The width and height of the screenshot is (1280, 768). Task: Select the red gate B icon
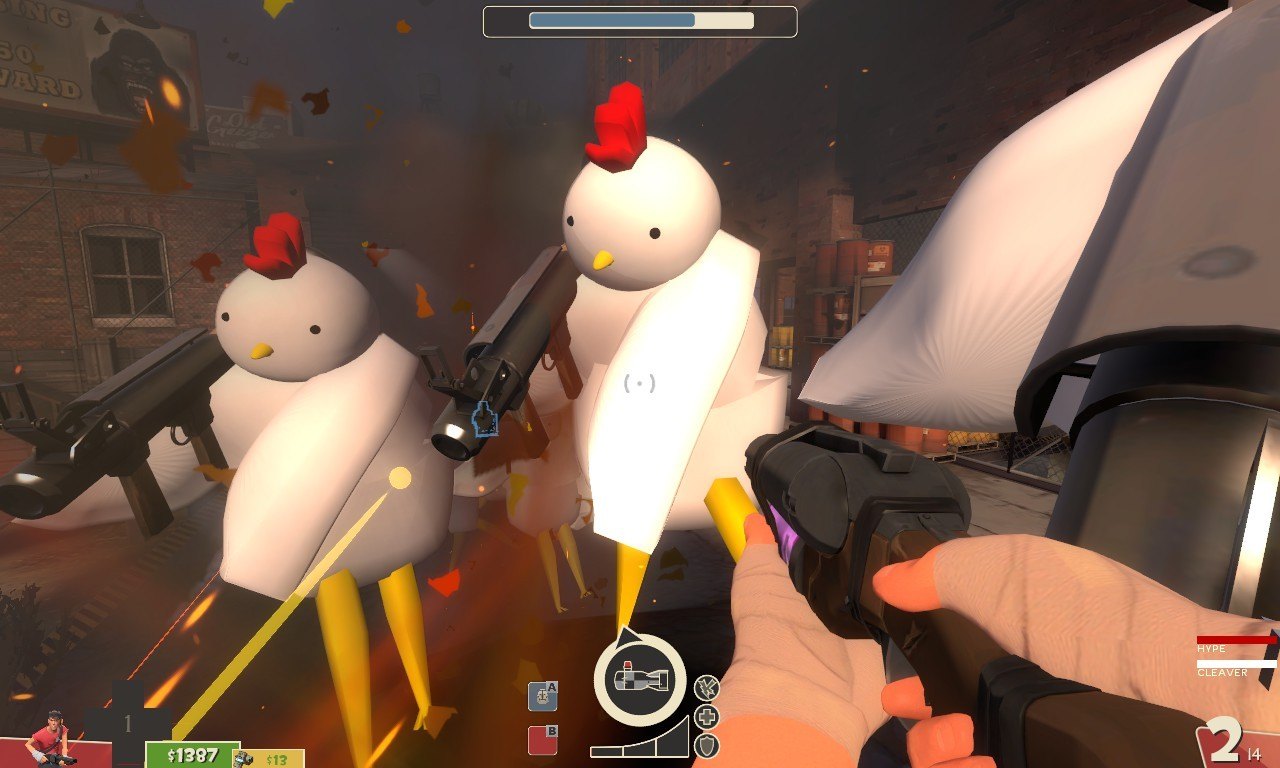coord(542,740)
